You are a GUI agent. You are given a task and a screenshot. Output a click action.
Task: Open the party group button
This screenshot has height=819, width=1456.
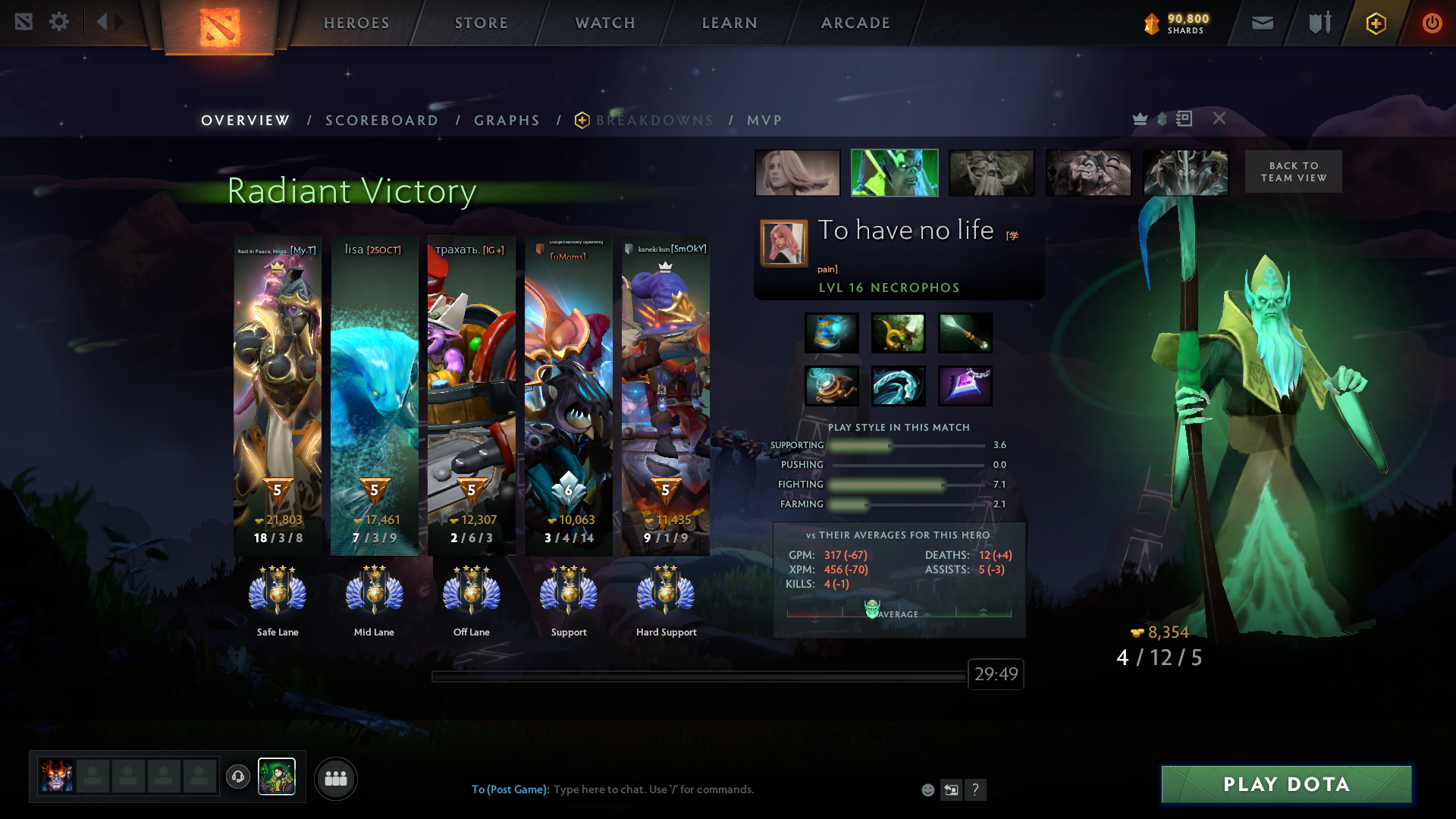[336, 779]
